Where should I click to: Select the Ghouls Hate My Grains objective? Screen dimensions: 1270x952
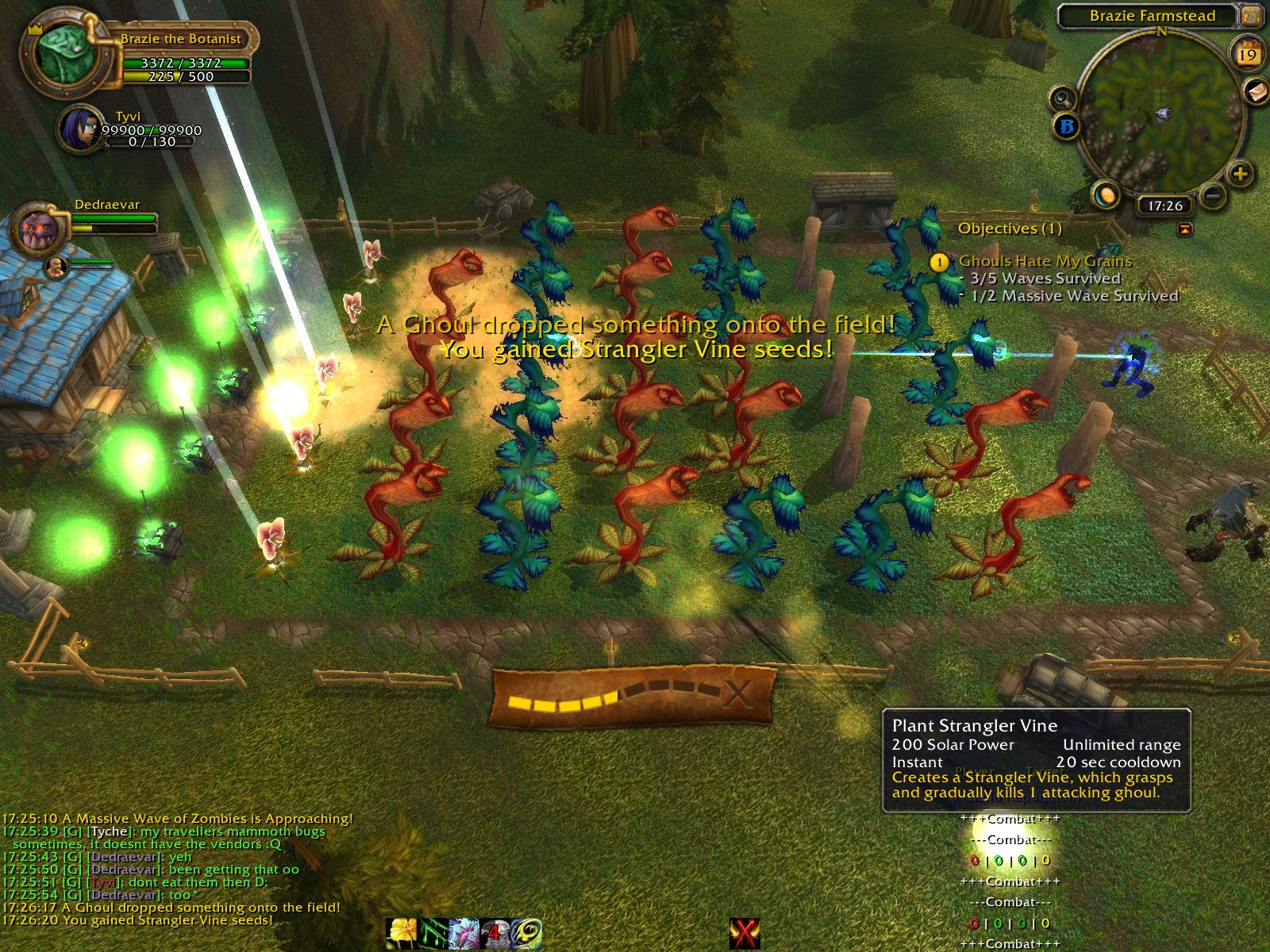pyautogui.click(x=1045, y=261)
